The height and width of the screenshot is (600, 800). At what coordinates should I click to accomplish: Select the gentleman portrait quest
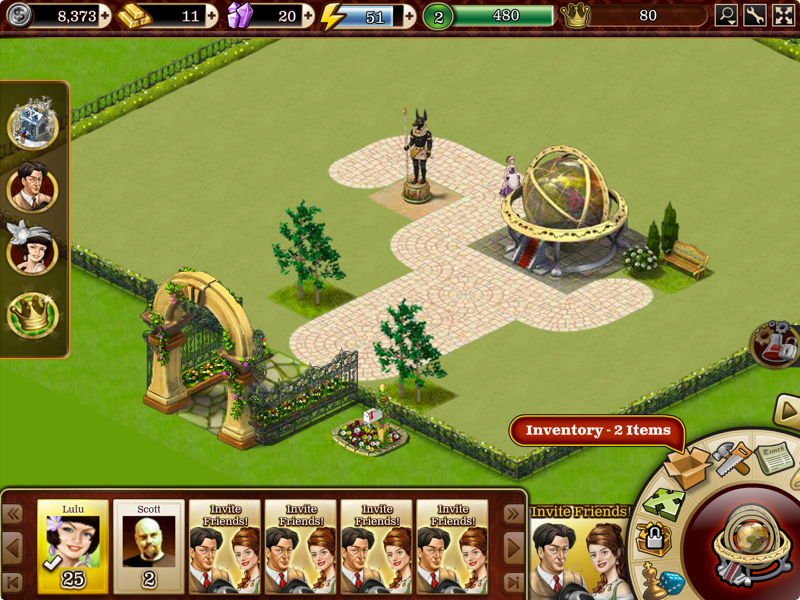(x=33, y=188)
